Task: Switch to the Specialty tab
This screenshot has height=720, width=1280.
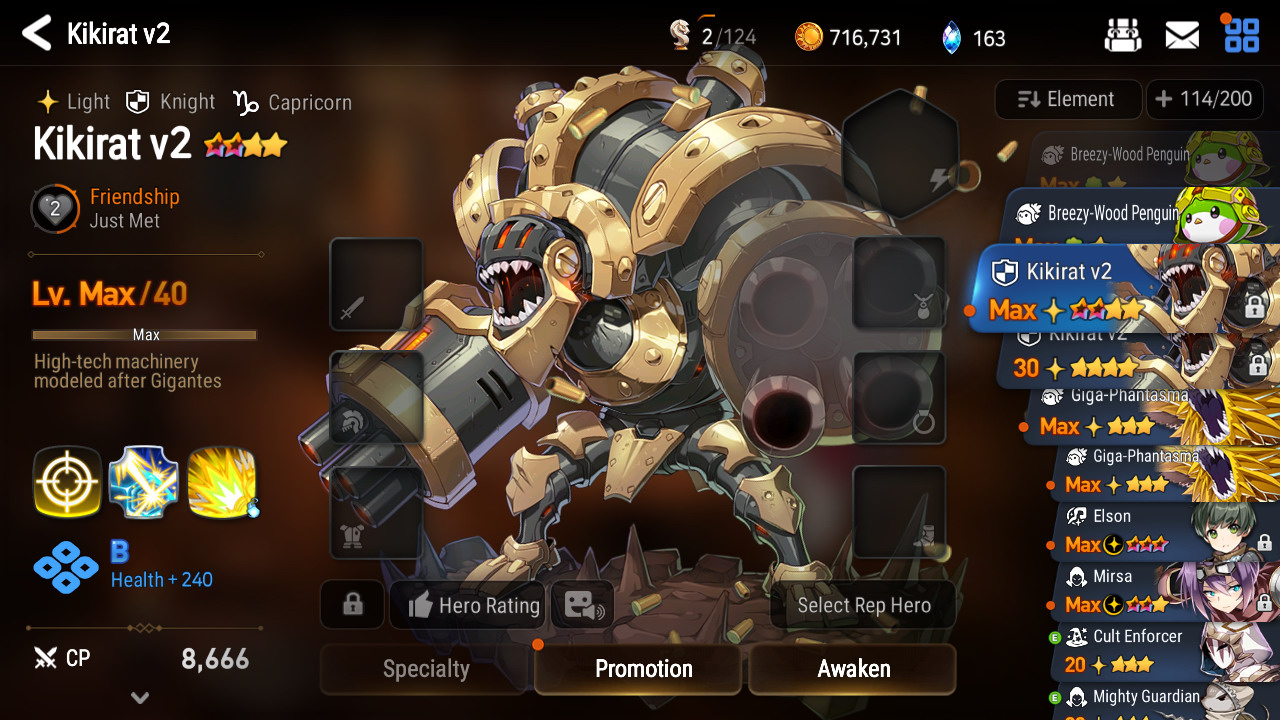Action: 426,669
